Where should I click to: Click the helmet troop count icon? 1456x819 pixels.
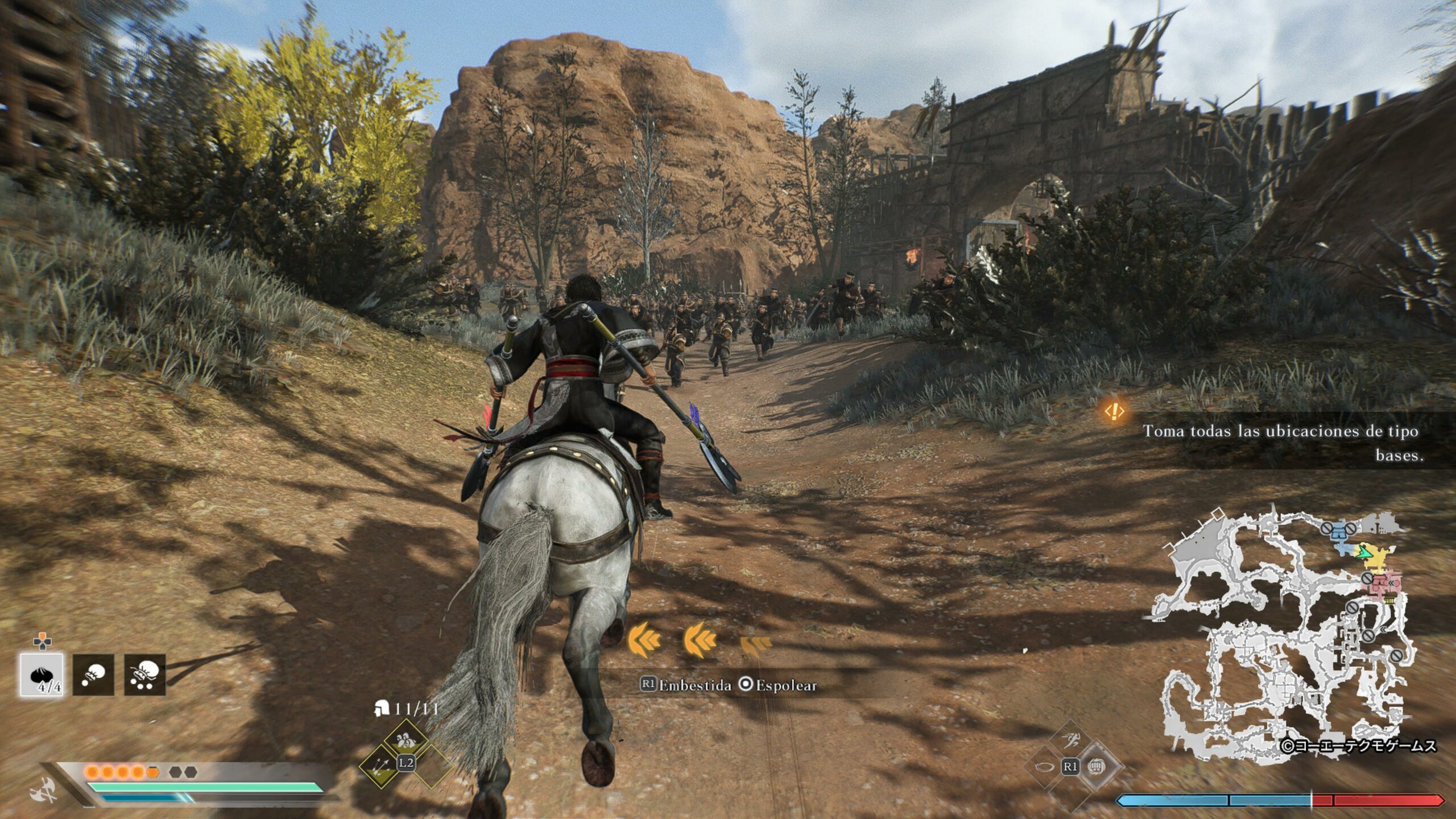381,709
